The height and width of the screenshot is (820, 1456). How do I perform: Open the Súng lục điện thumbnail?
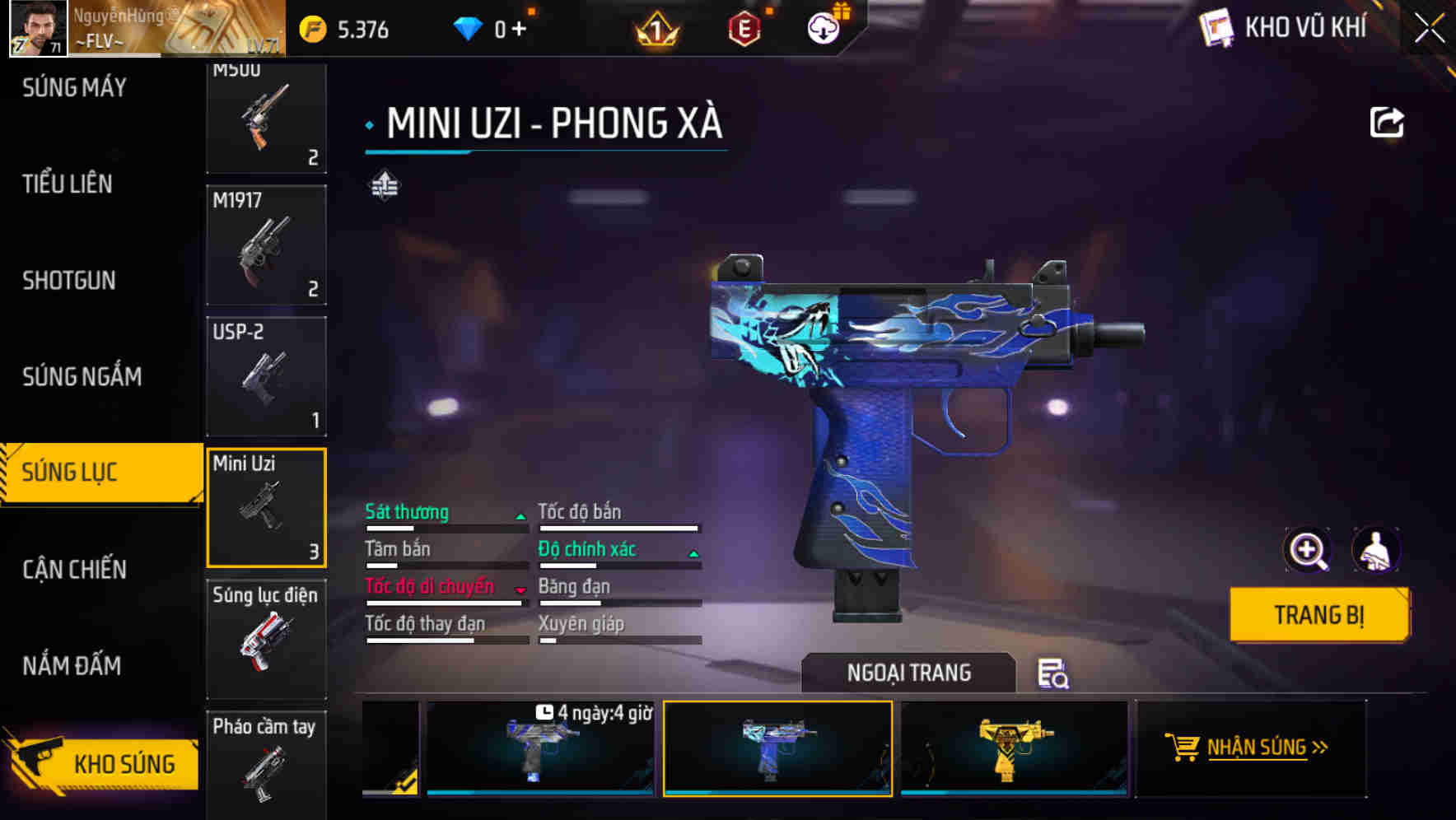click(266, 640)
